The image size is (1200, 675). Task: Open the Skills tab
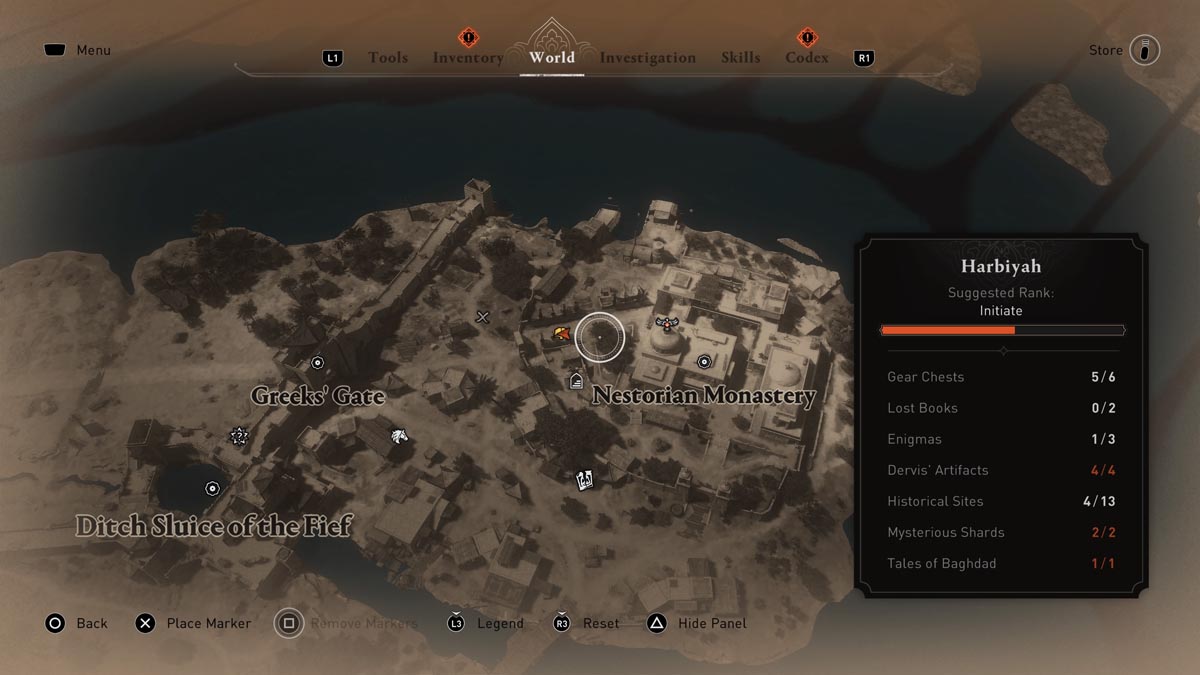click(x=740, y=58)
